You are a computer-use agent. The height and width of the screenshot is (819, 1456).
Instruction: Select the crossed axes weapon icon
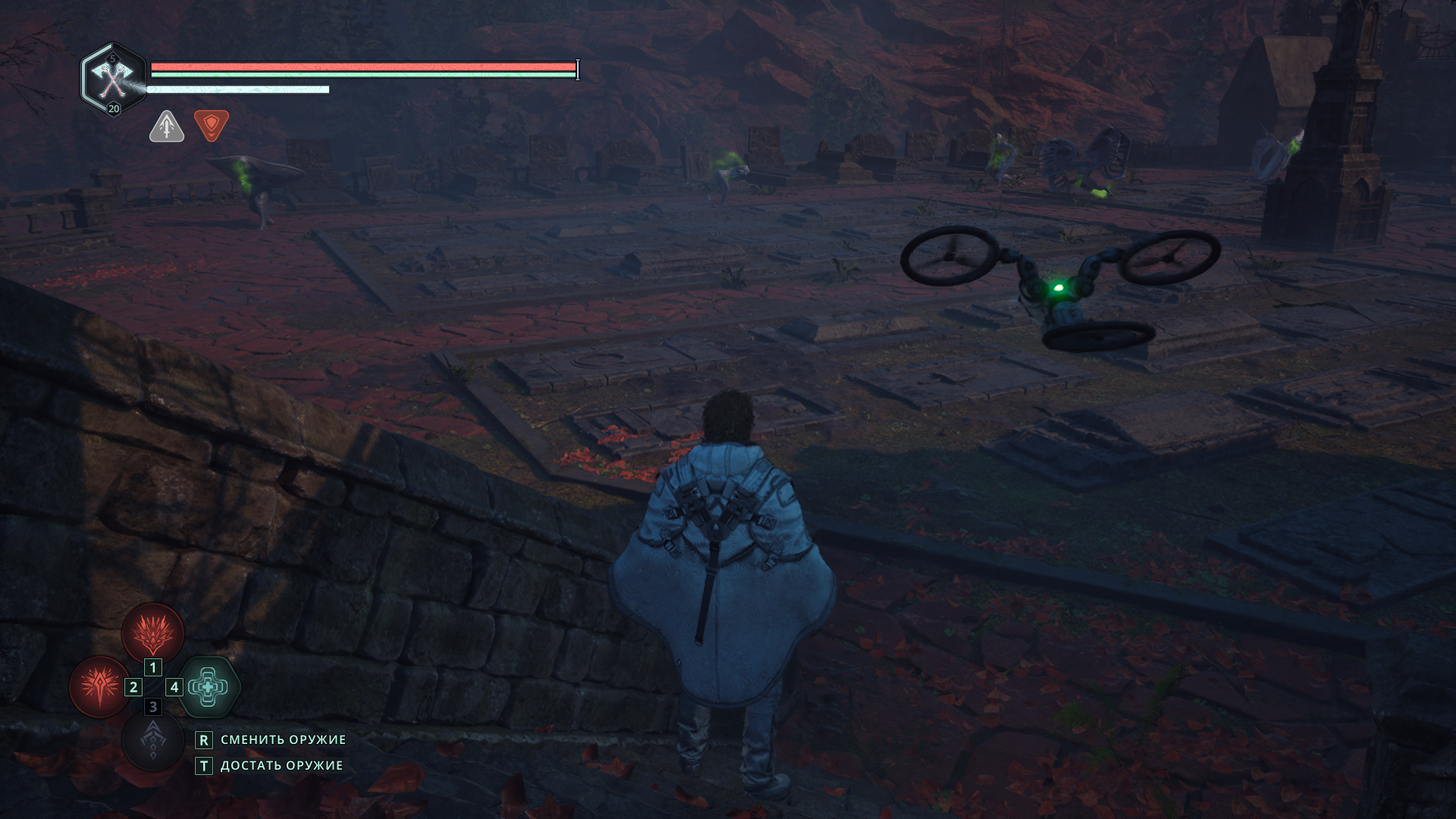point(112,78)
